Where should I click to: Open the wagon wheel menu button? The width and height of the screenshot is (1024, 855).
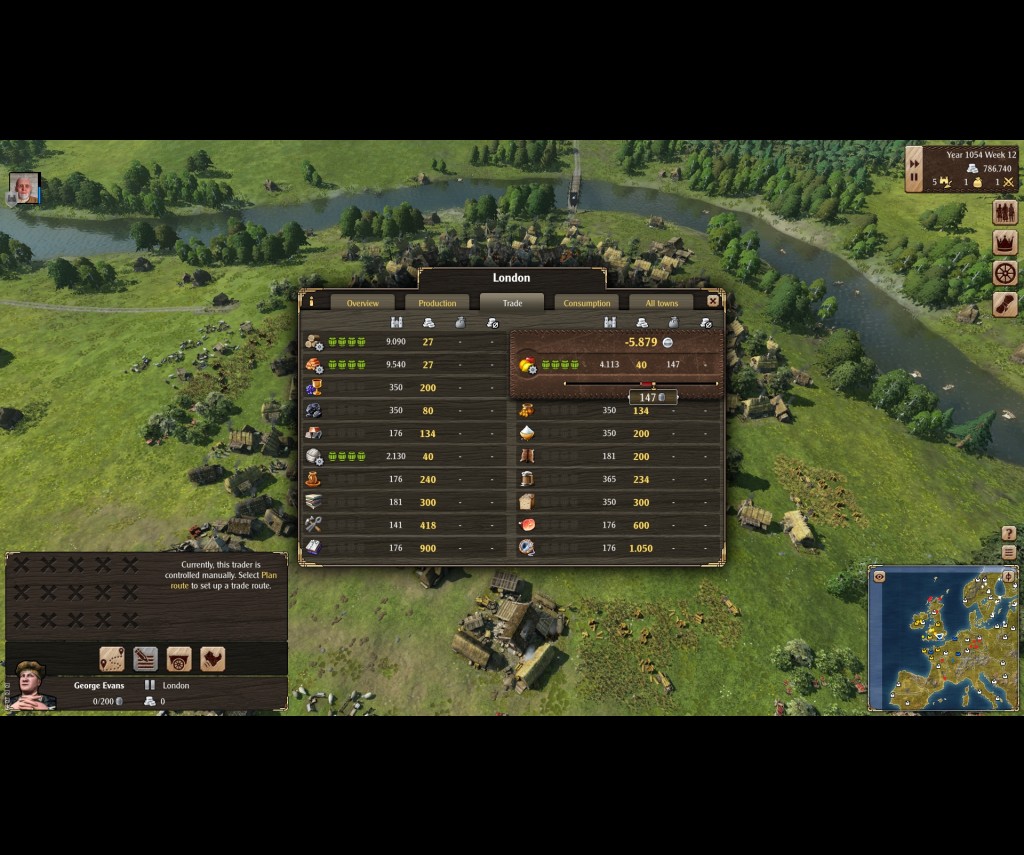(1005, 273)
